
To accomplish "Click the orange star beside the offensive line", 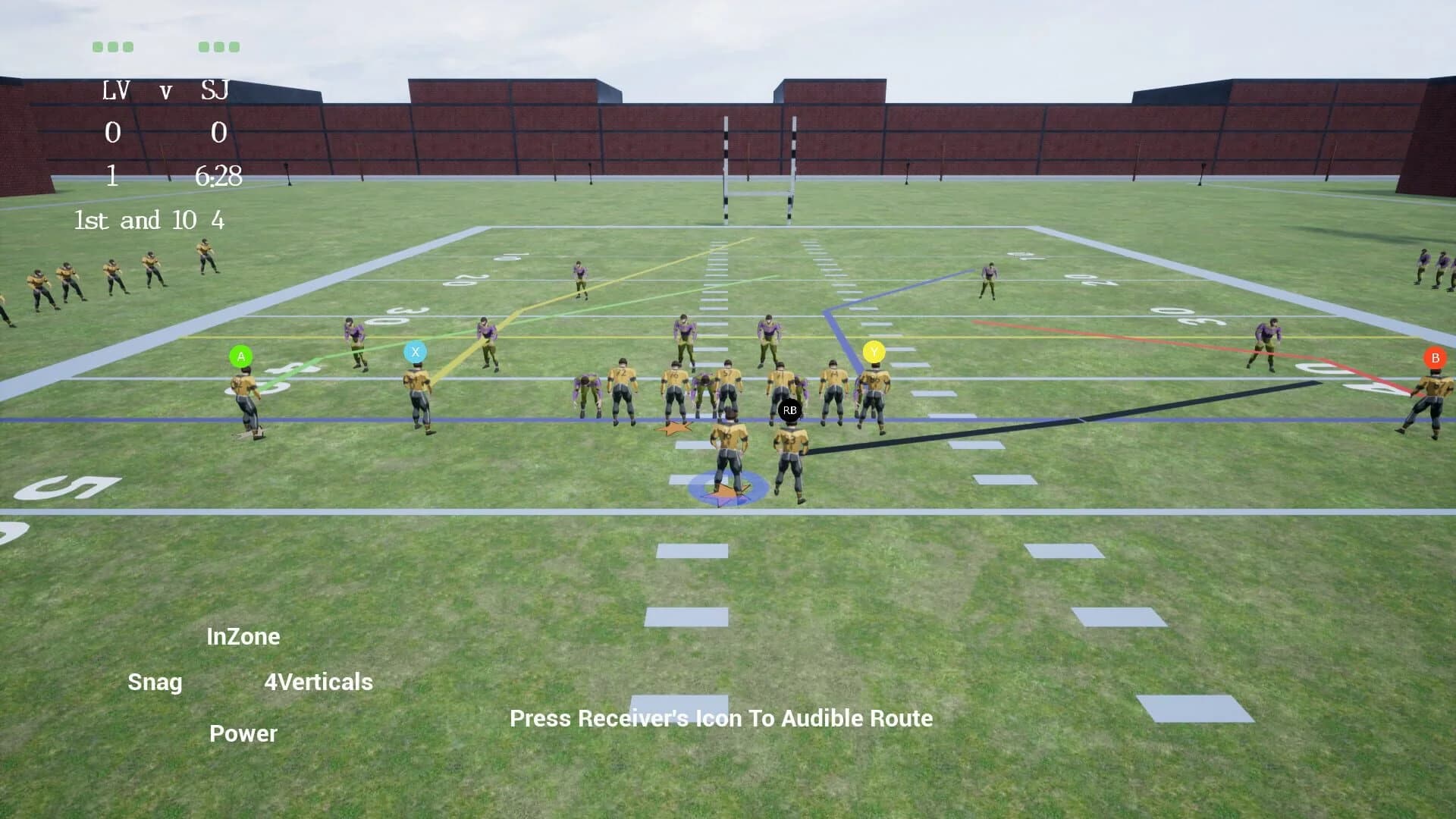I will (673, 427).
